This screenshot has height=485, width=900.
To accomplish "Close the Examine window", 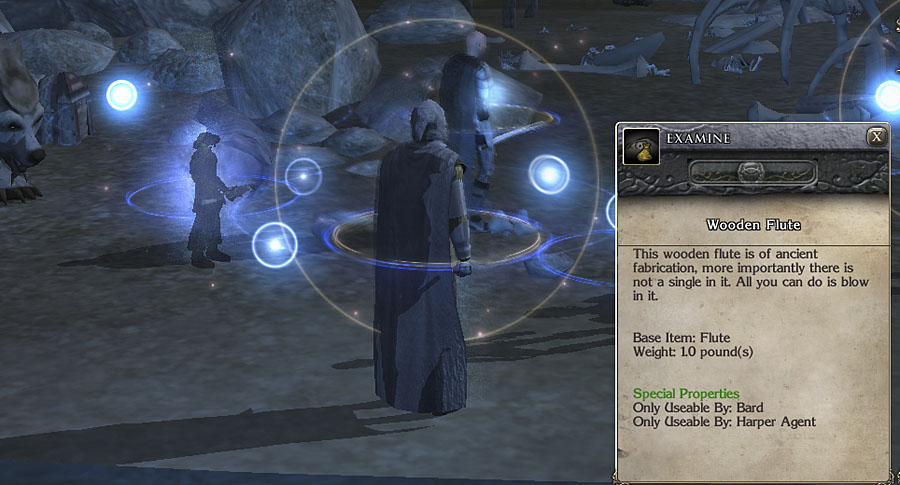I will 876,137.
